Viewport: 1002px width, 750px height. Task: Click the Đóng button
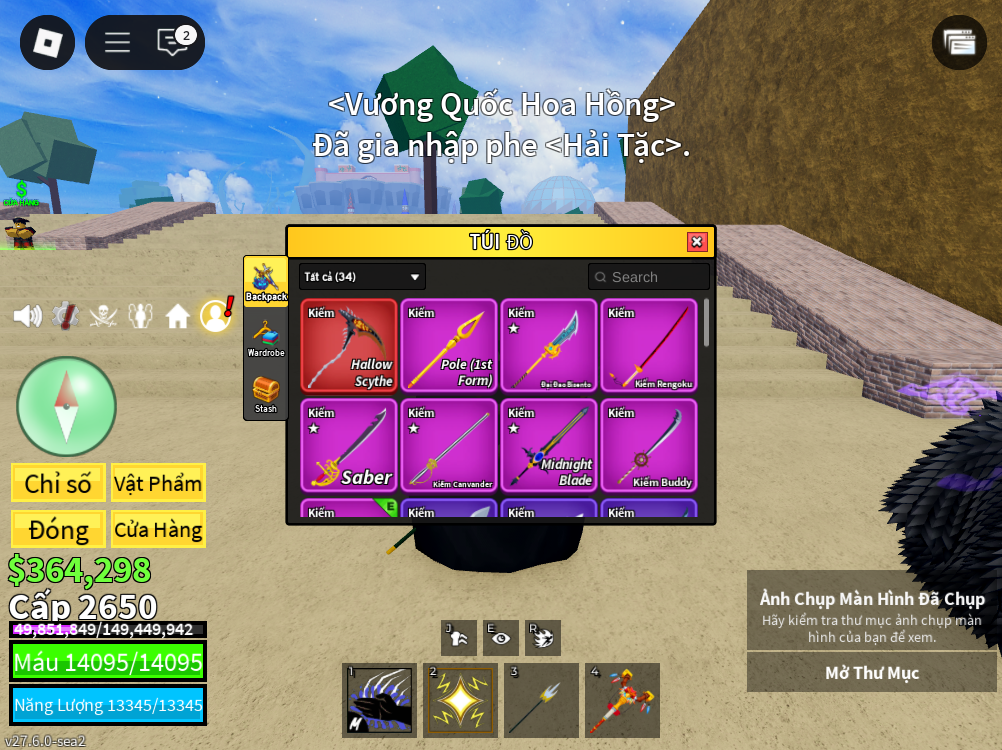[58, 529]
